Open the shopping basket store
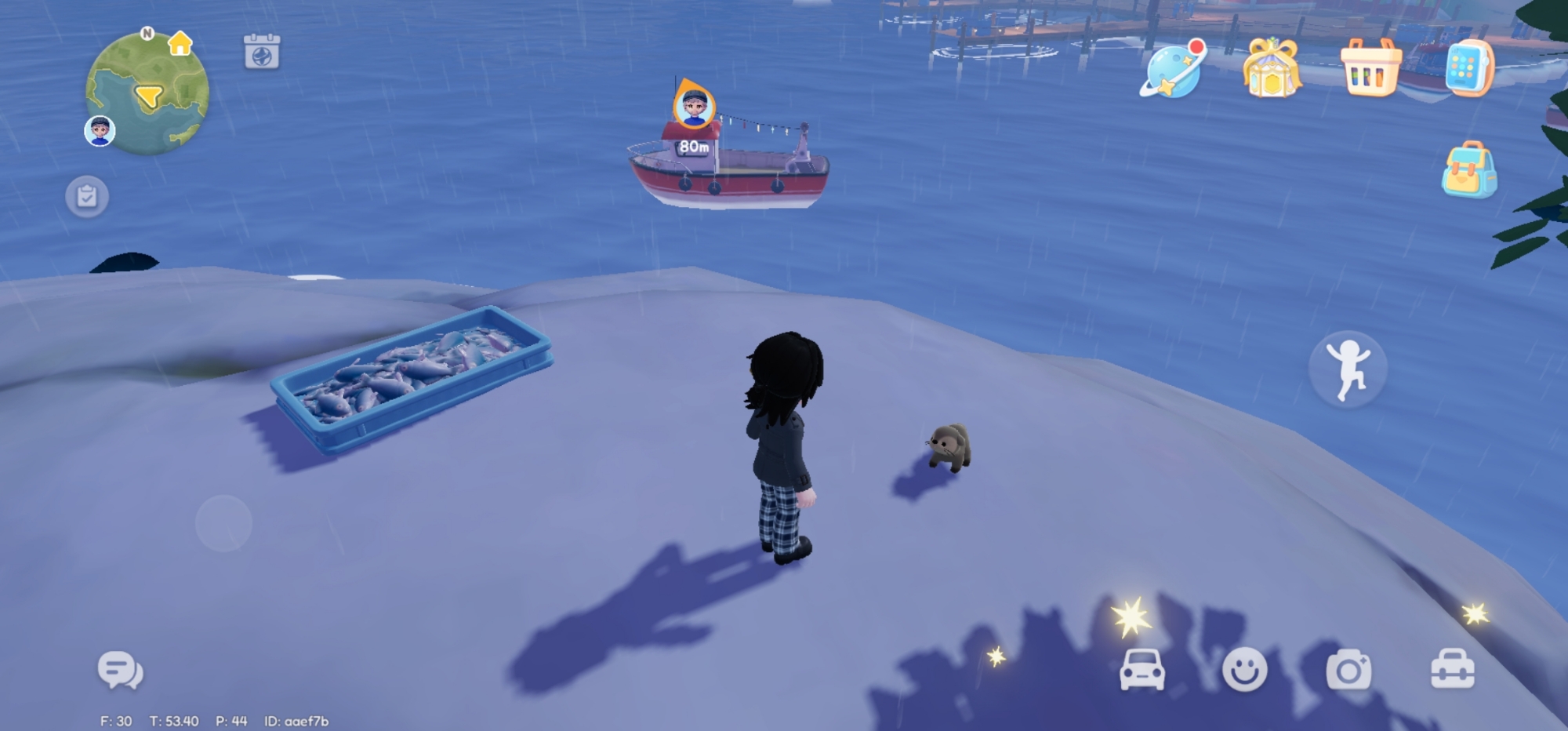Viewport: 1568px width, 731px height. point(1370,69)
